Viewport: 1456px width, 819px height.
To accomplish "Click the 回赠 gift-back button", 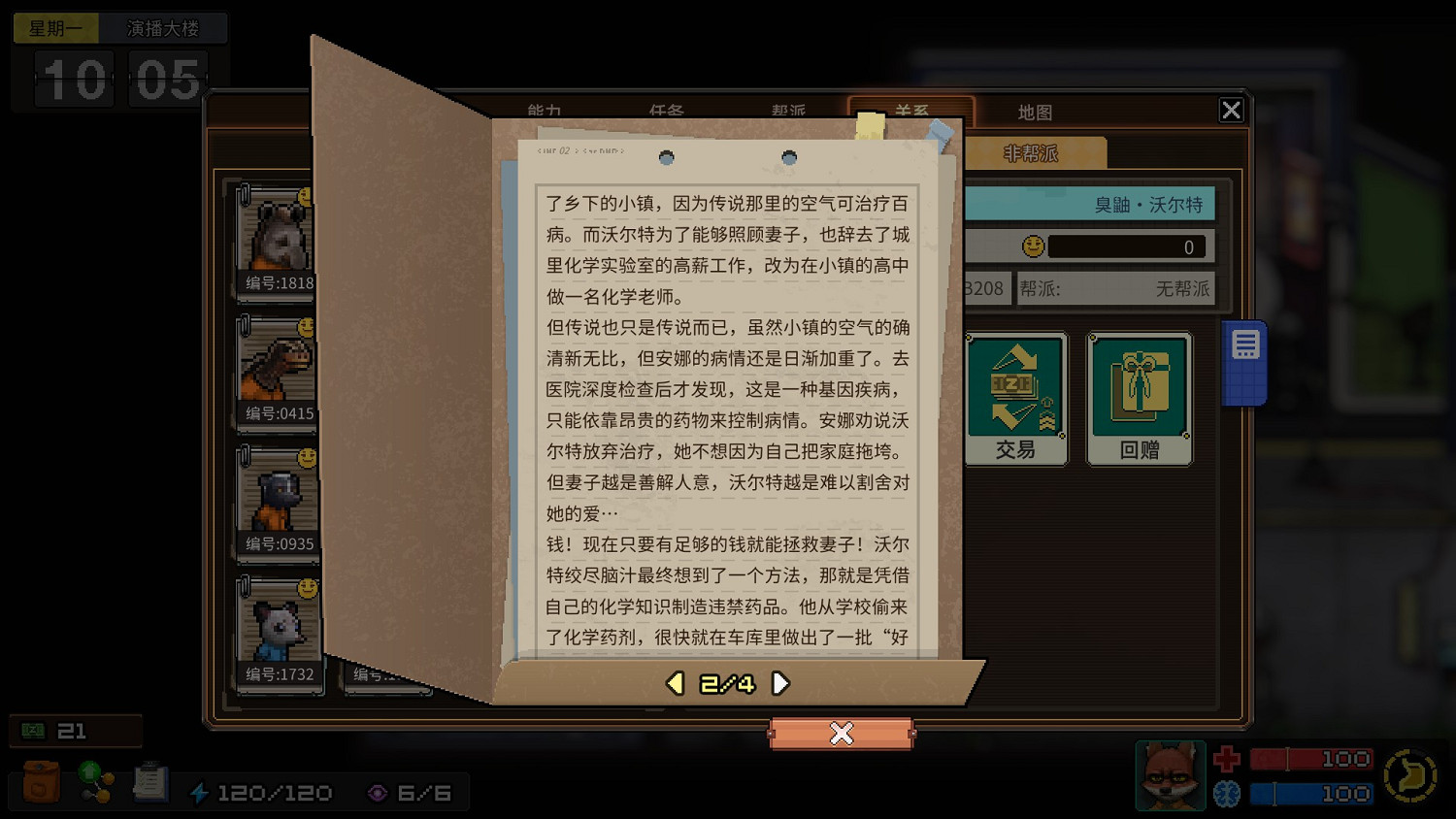I will [x=1140, y=396].
